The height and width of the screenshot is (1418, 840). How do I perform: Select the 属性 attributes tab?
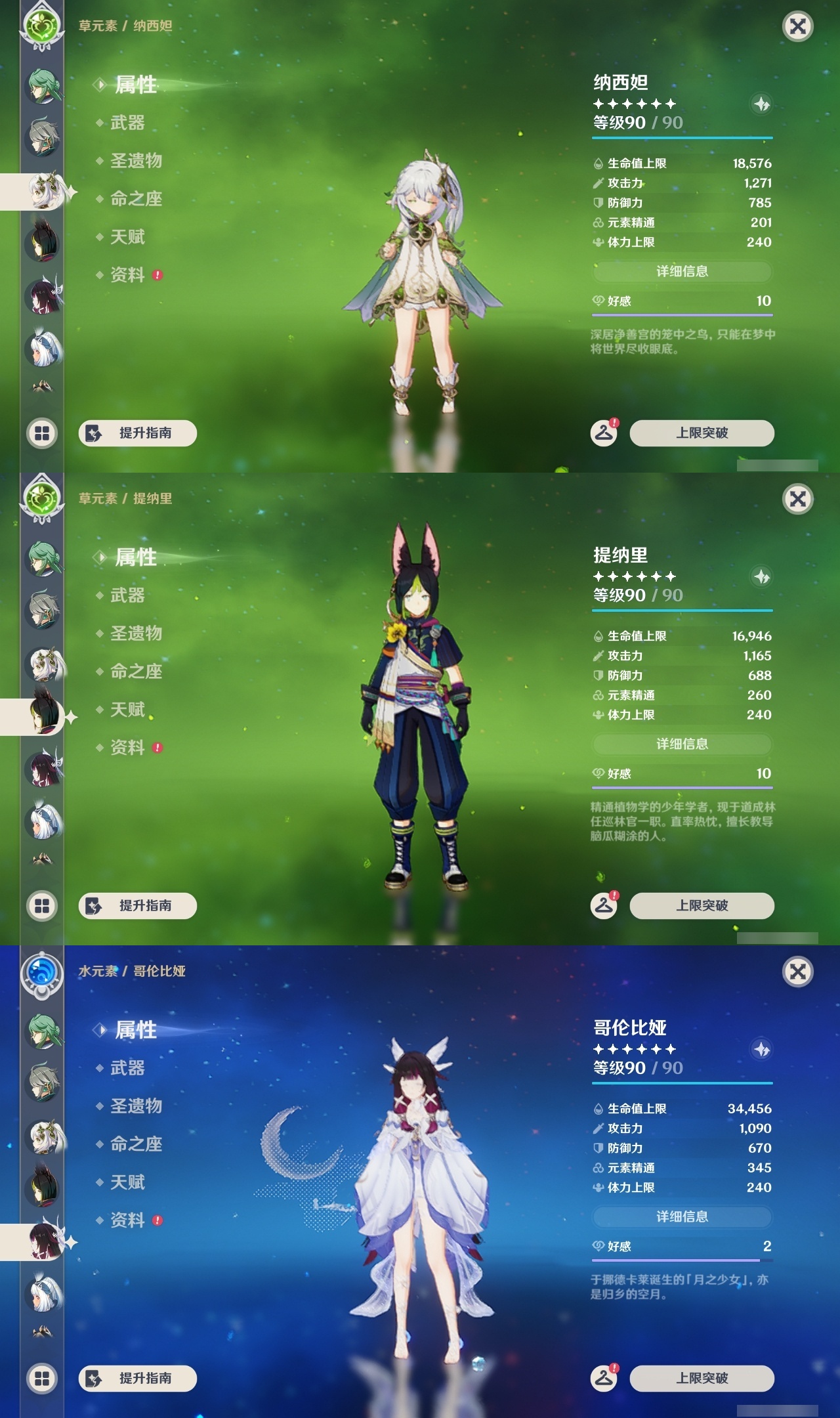[x=131, y=86]
